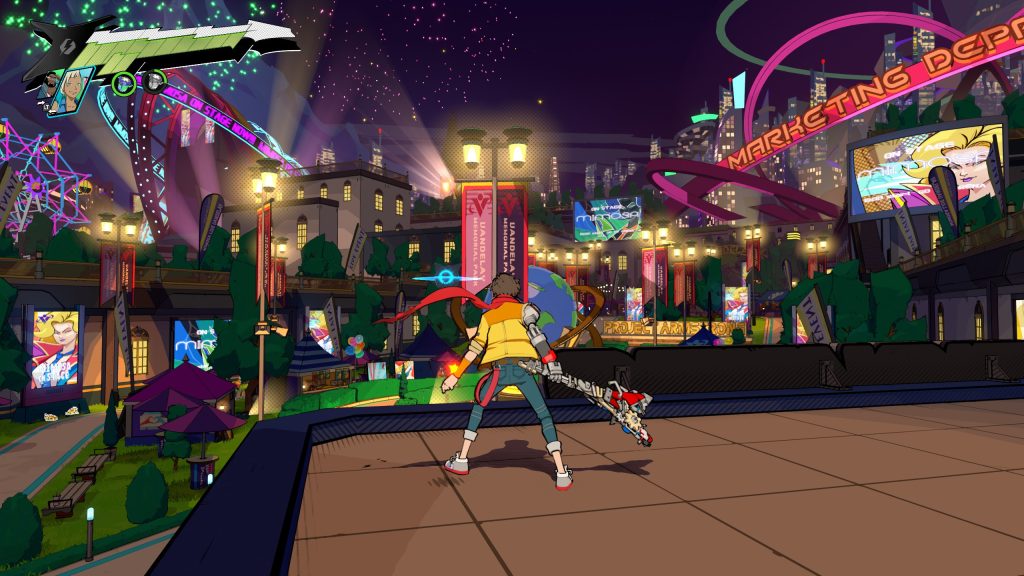Image resolution: width=1024 pixels, height=576 pixels.
Task: Click the colored green-ringed tank icon
Action: pyautogui.click(x=124, y=83)
